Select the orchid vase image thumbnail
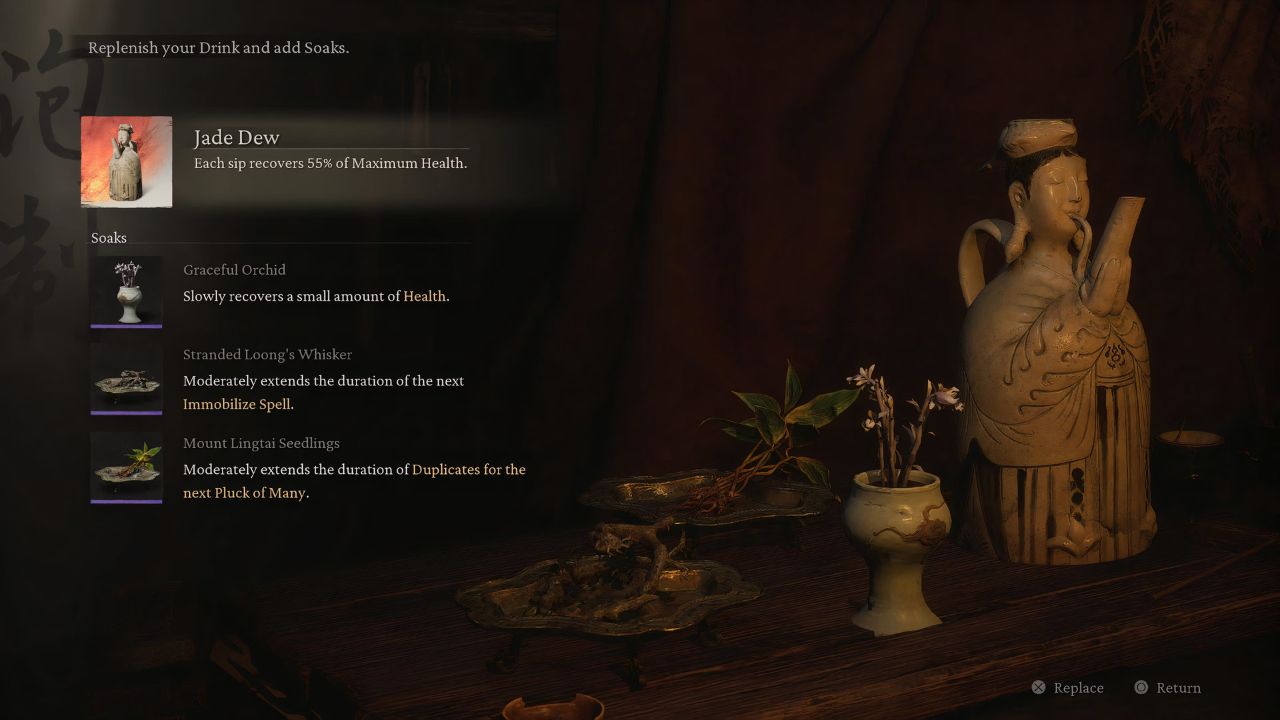The height and width of the screenshot is (720, 1280). pyautogui.click(x=126, y=290)
